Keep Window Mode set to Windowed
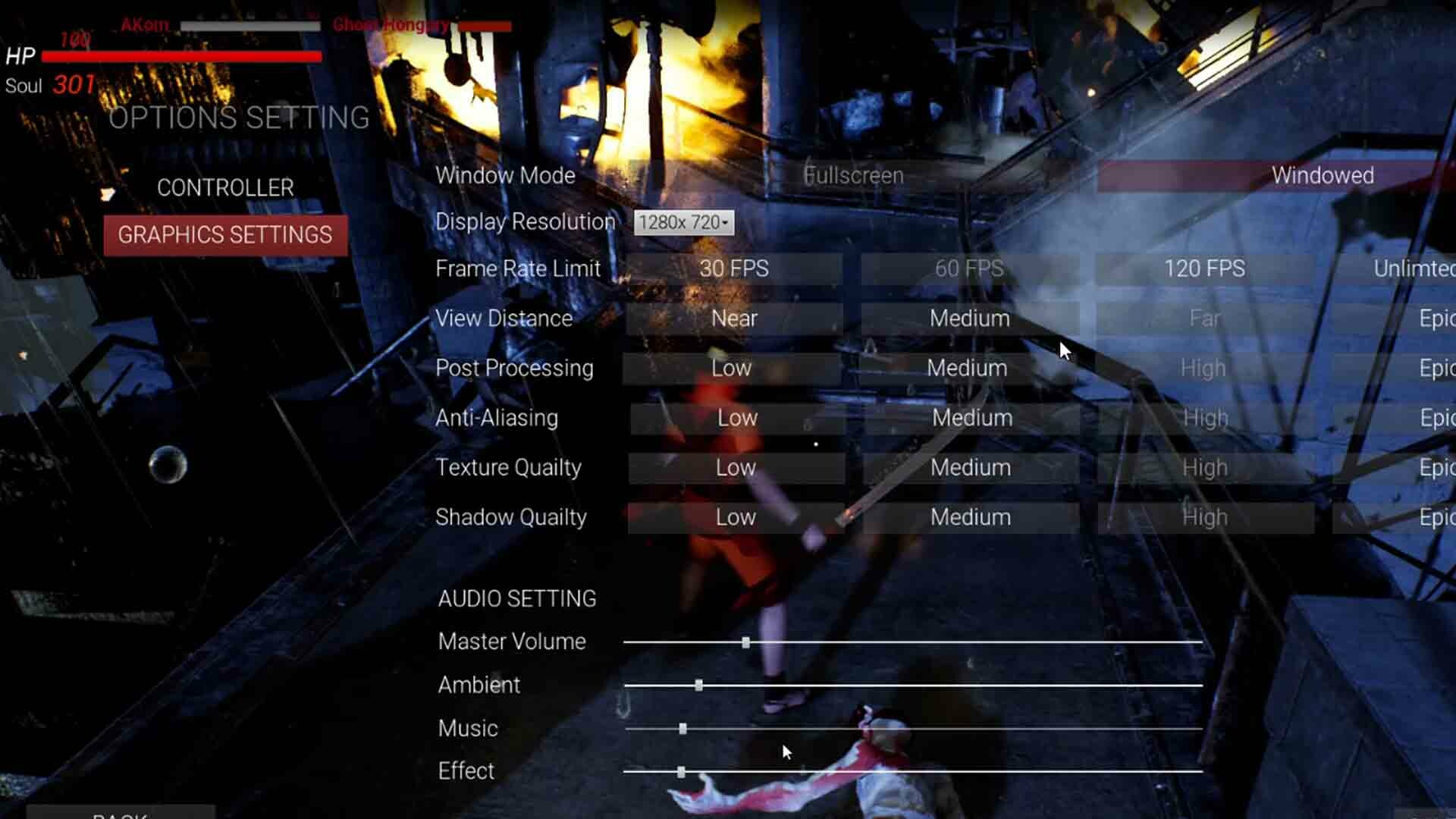This screenshot has height=819, width=1456. tap(1323, 175)
